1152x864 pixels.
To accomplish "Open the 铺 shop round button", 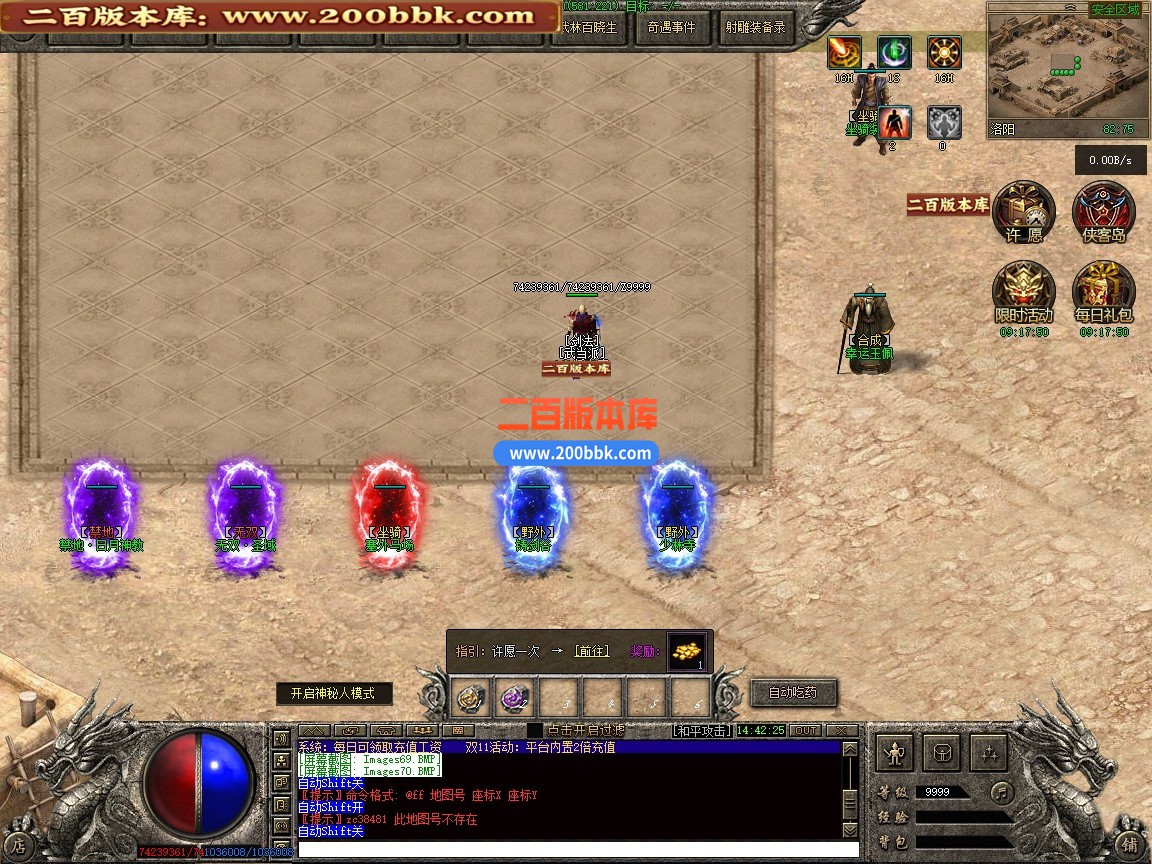I will click(x=1129, y=843).
